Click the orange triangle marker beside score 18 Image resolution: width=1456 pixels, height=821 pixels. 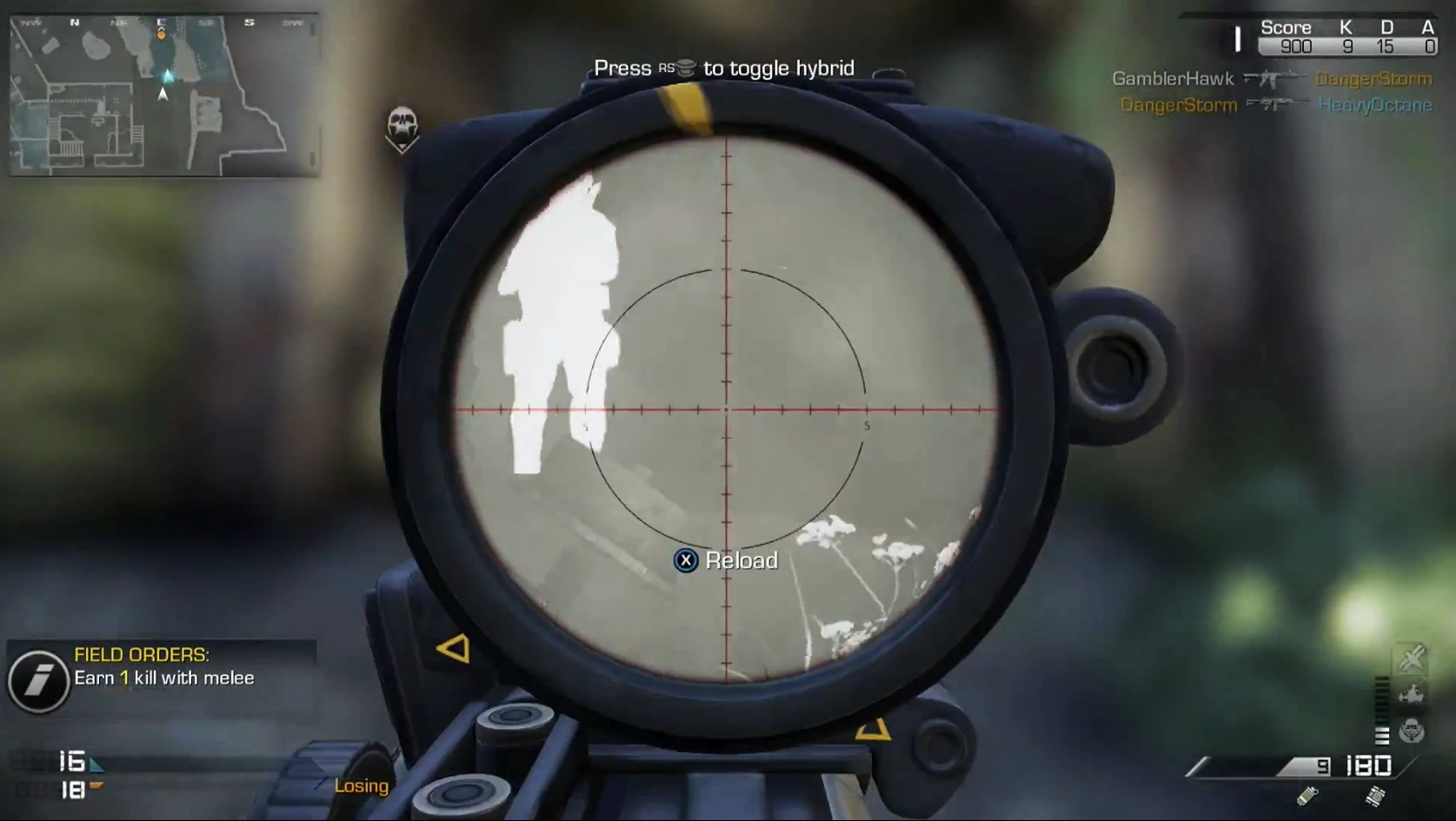point(95,787)
